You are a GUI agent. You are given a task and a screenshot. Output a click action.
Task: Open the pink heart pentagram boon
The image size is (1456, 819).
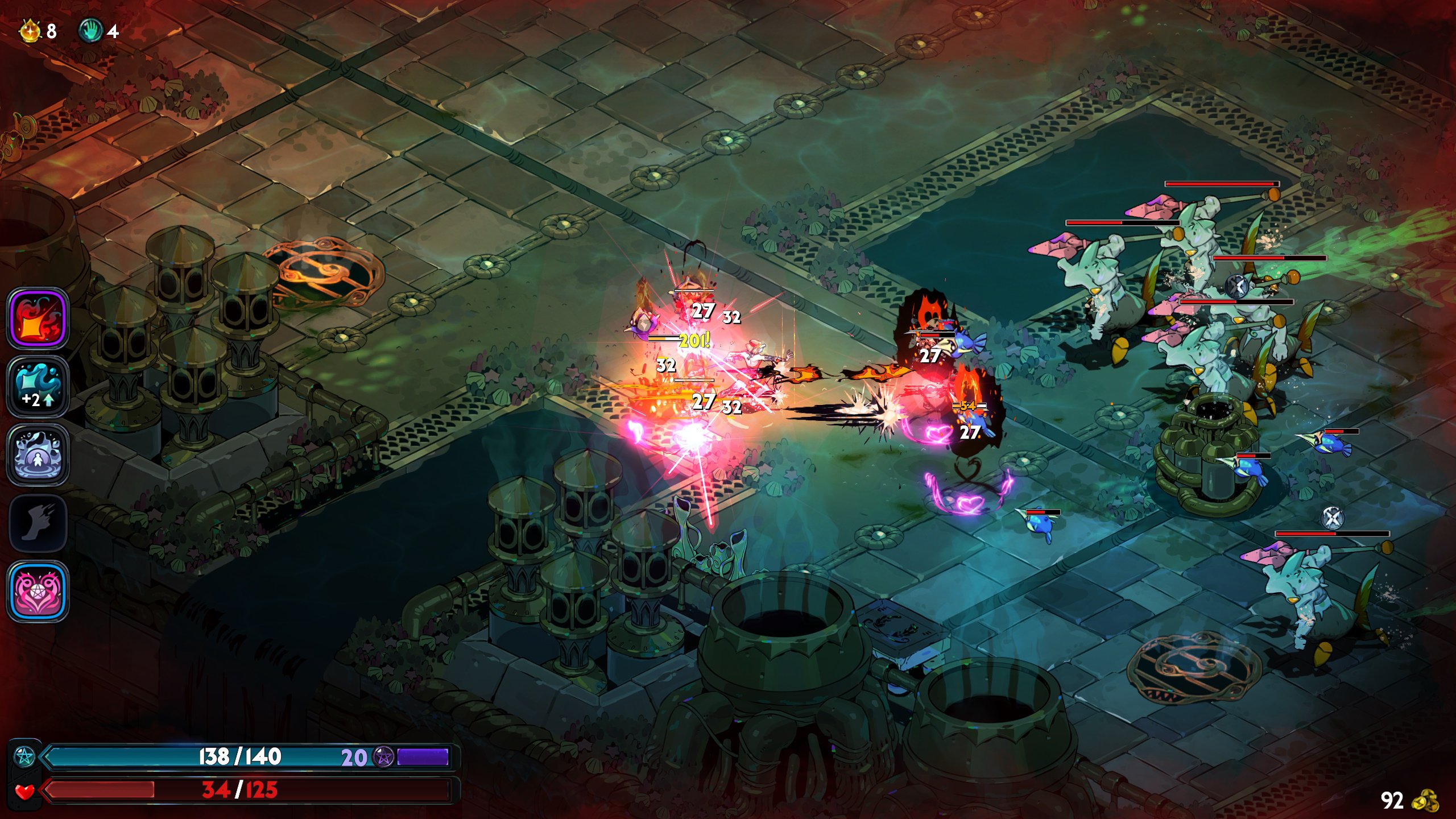(38, 591)
